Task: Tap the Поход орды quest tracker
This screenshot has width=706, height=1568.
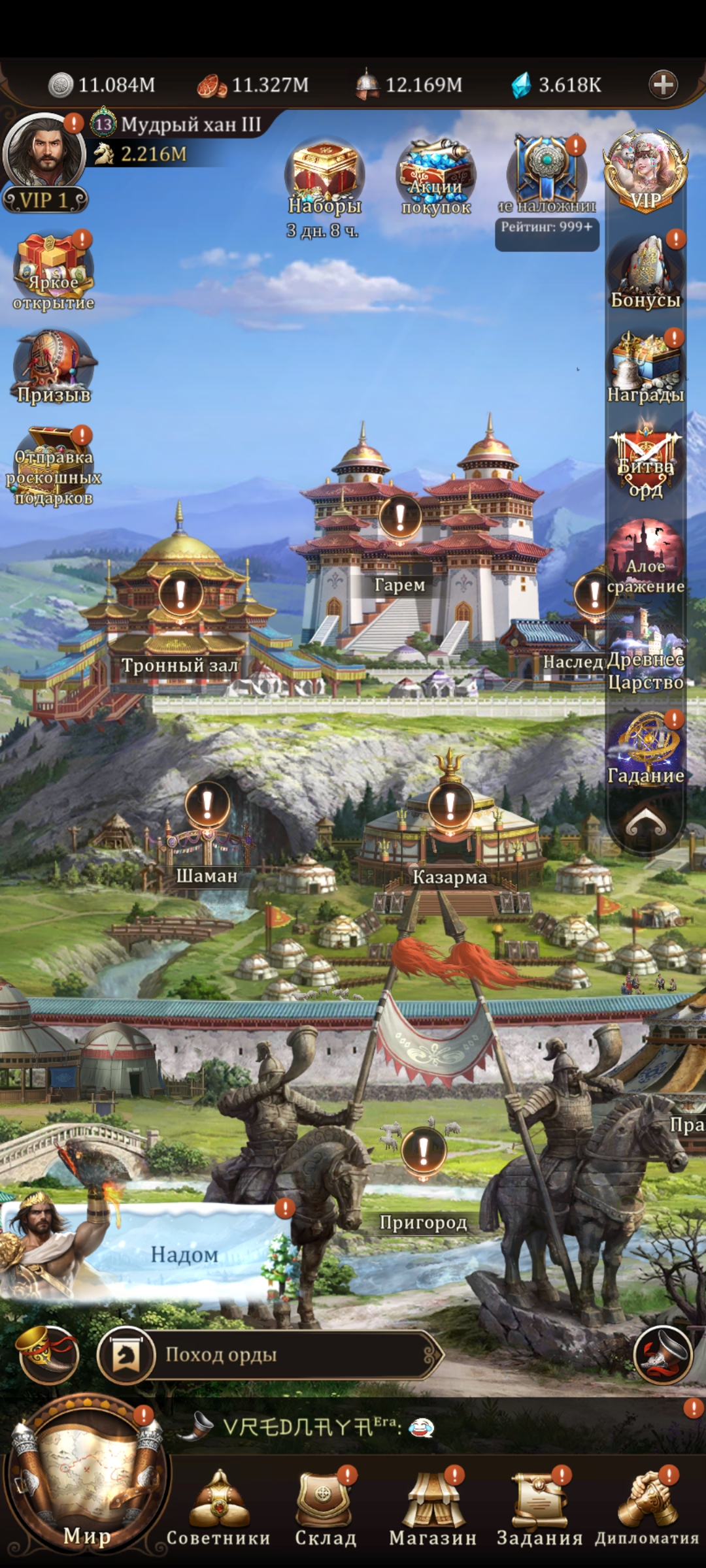Action: tap(268, 1354)
